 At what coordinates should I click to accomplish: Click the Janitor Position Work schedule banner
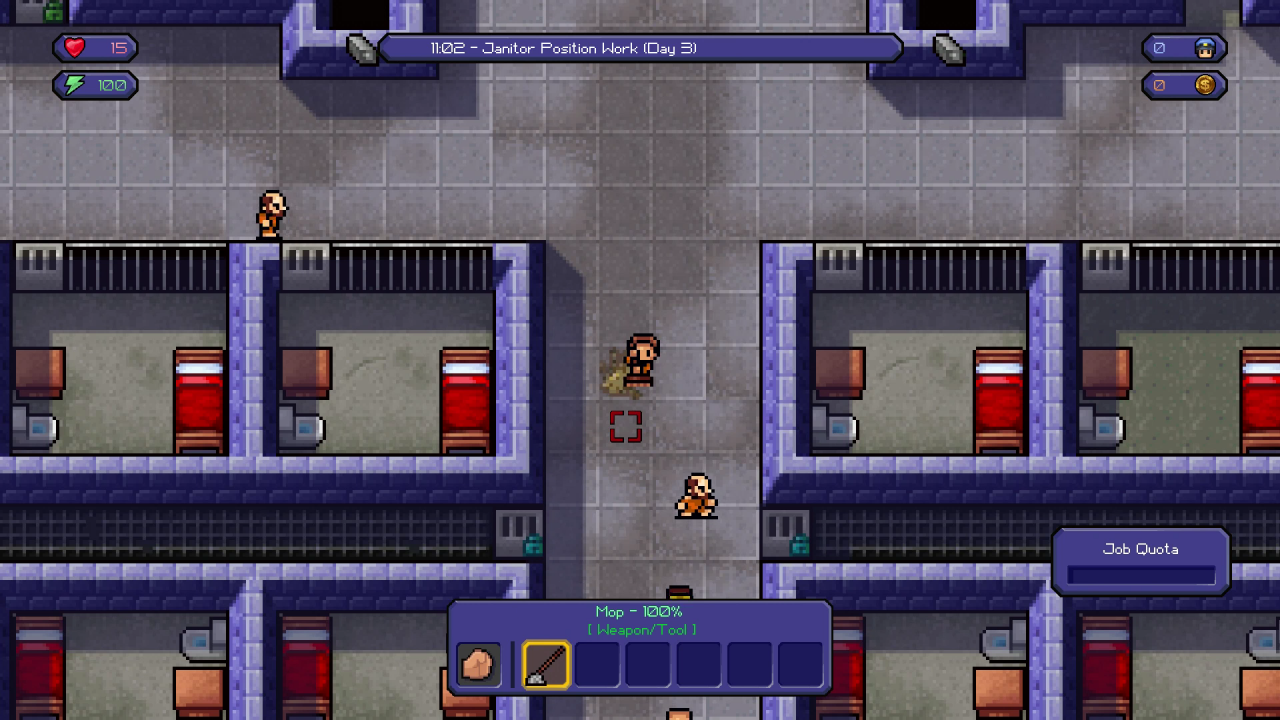(x=640, y=47)
